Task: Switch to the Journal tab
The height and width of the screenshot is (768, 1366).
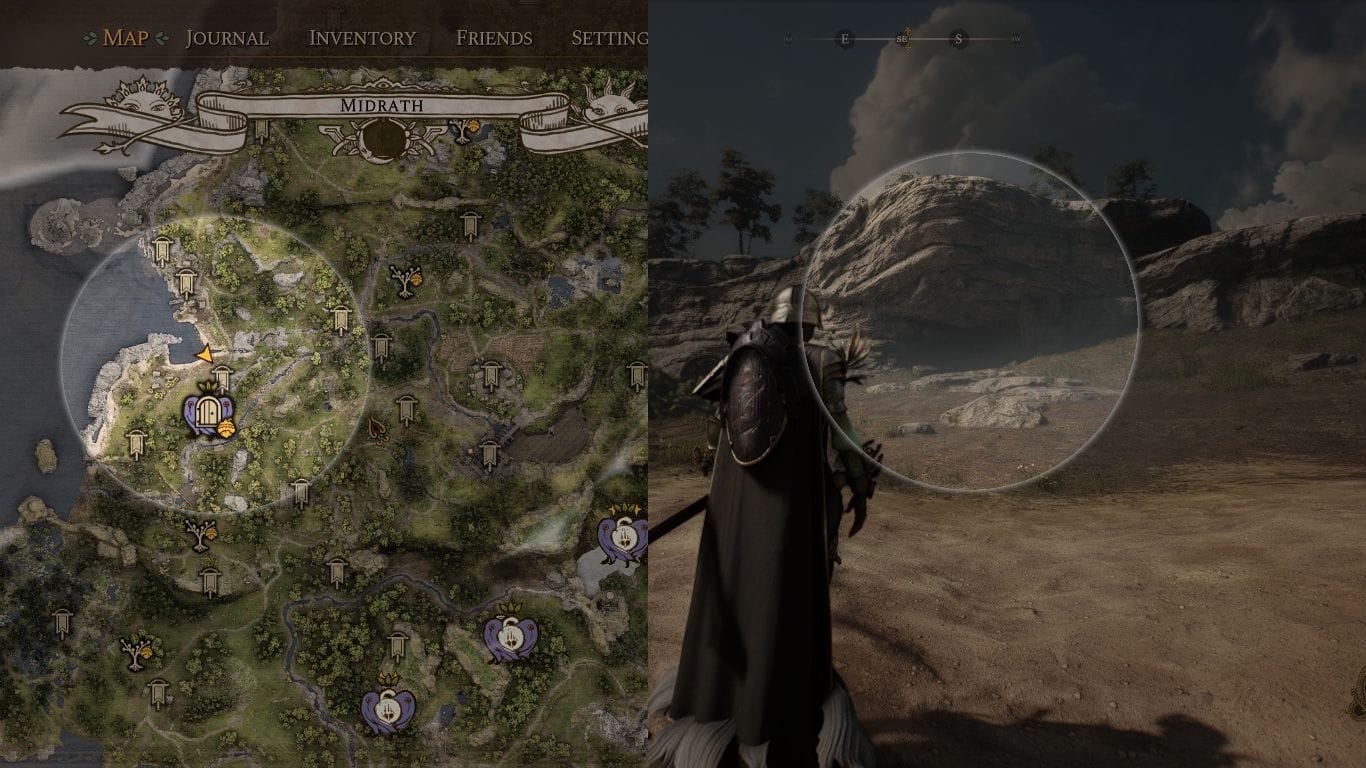Action: (228, 37)
